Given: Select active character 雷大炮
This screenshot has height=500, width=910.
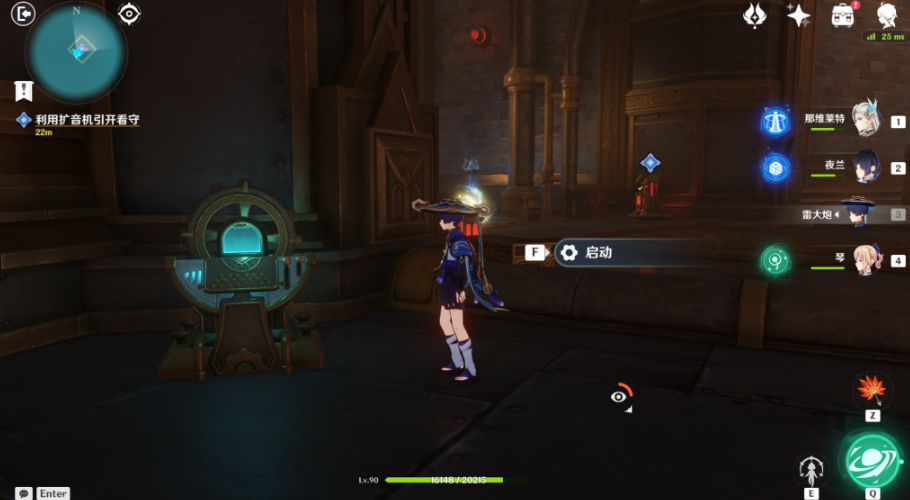Looking at the screenshot, I should pyautogui.click(x=858, y=213).
